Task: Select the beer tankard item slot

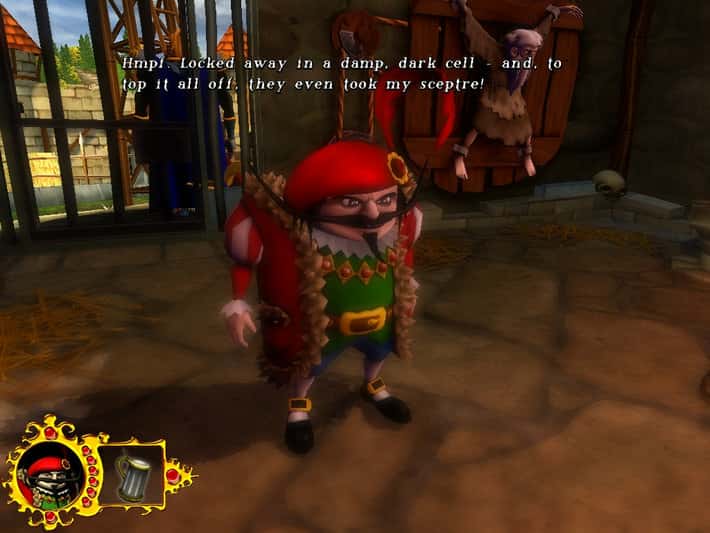Action: [133, 474]
